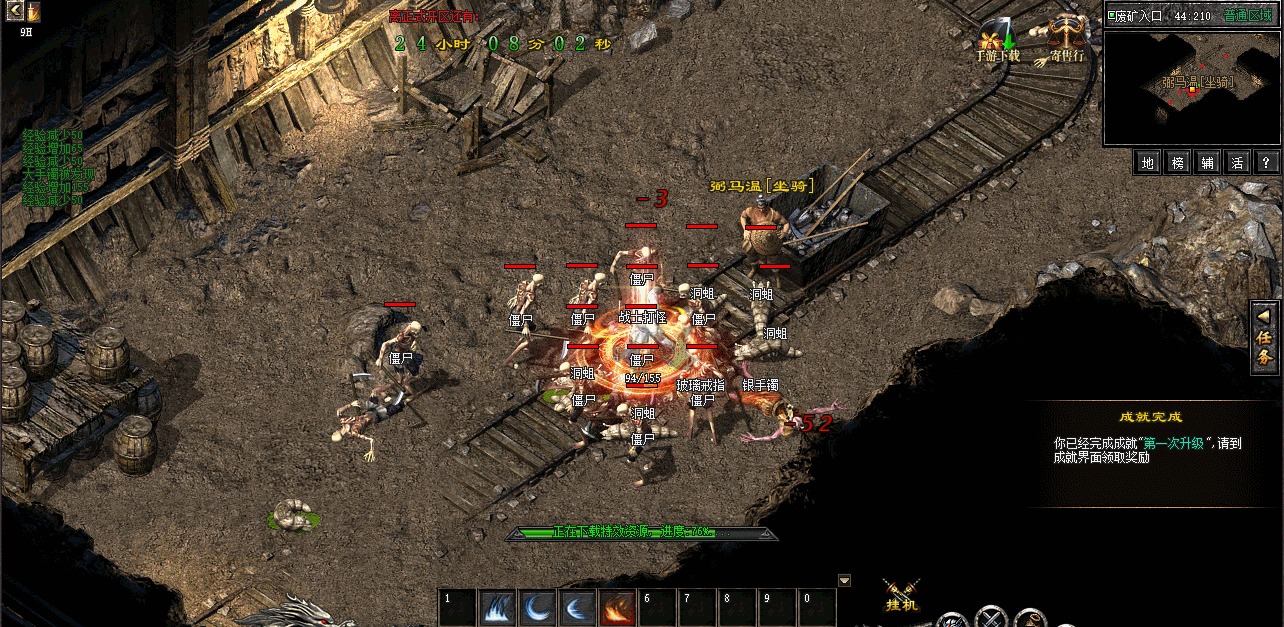1284x627 pixels.
Task: Open activities with the 活 button
Action: point(1237,162)
